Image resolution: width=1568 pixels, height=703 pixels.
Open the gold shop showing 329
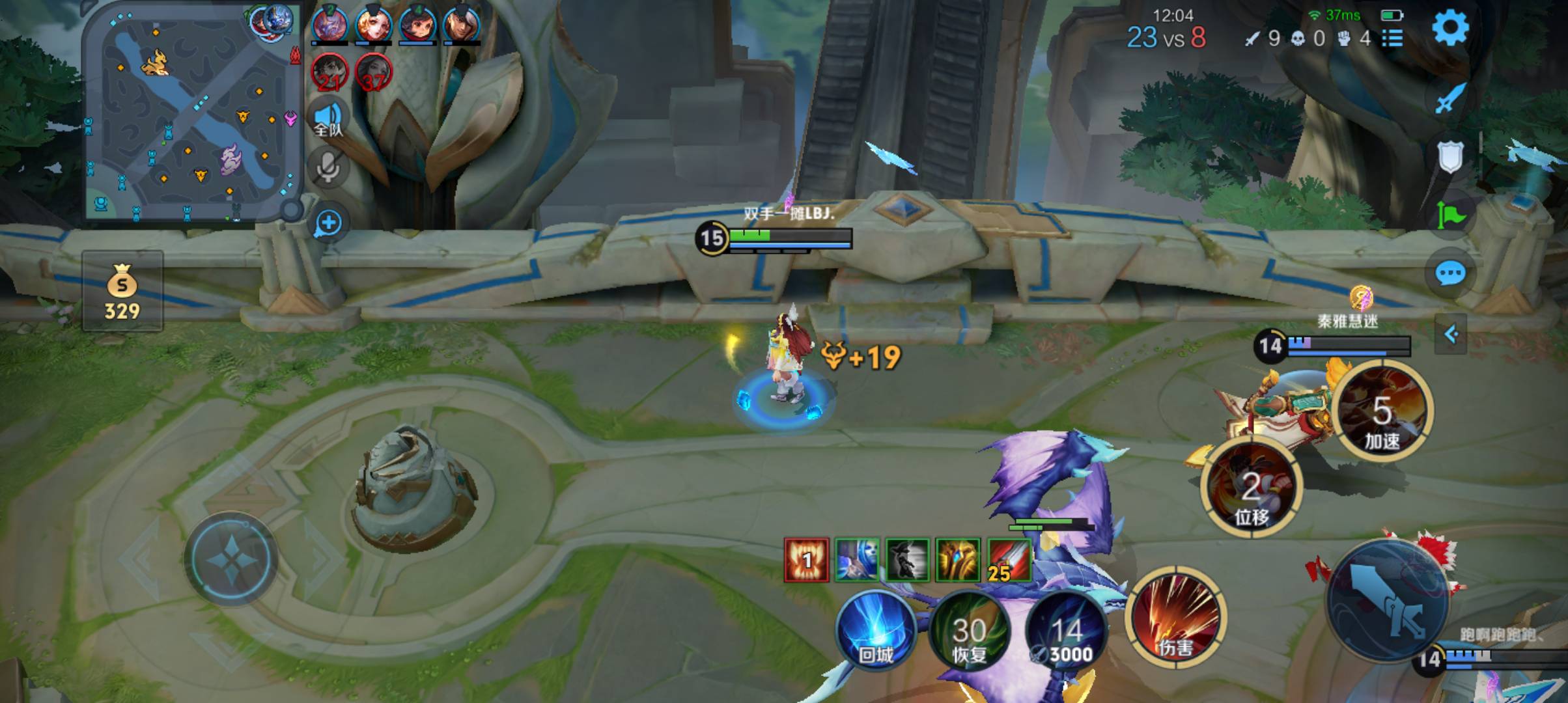coord(122,291)
